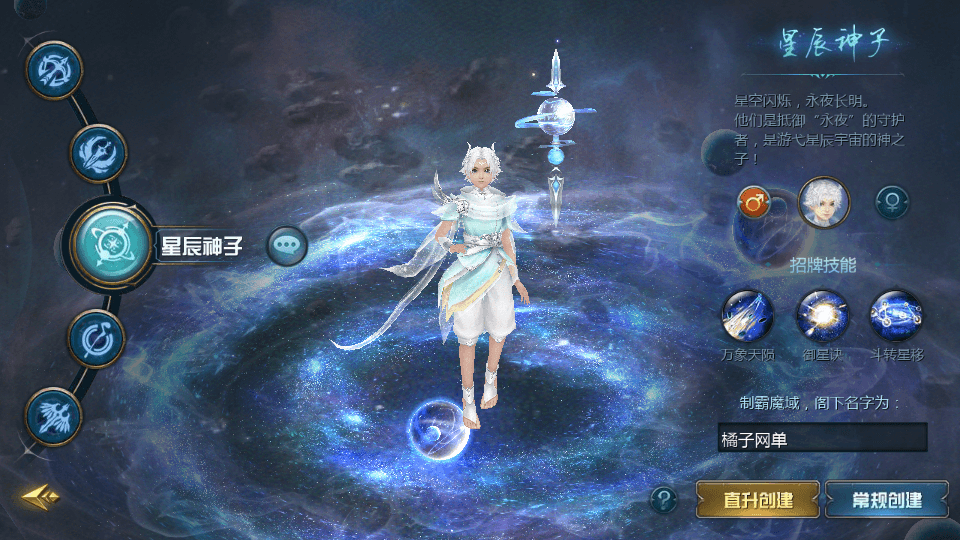The width and height of the screenshot is (960, 540).
Task: Select the bow and arrow class icon
Action: click(x=53, y=70)
